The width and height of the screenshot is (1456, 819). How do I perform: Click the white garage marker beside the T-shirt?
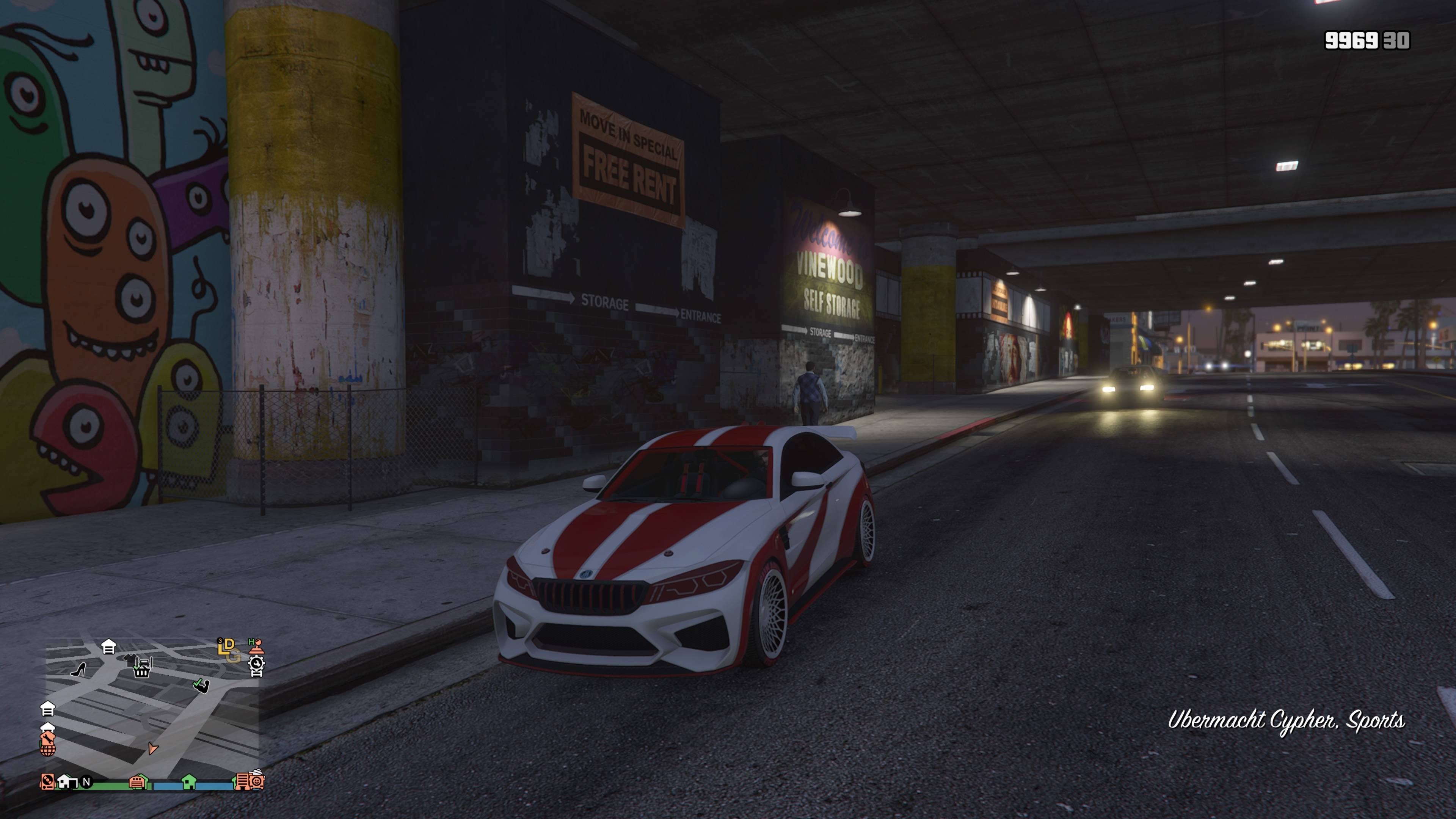(x=108, y=646)
